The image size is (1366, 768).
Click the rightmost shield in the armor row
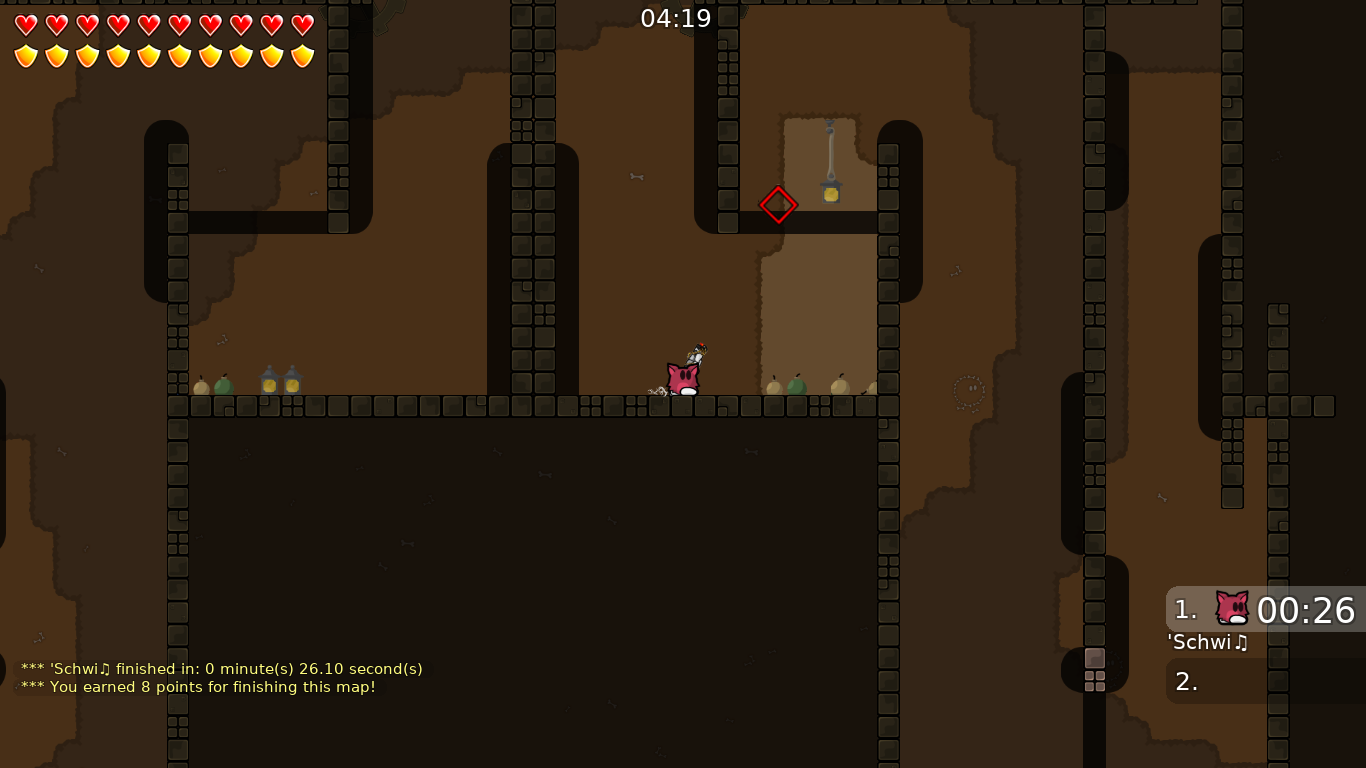click(302, 55)
